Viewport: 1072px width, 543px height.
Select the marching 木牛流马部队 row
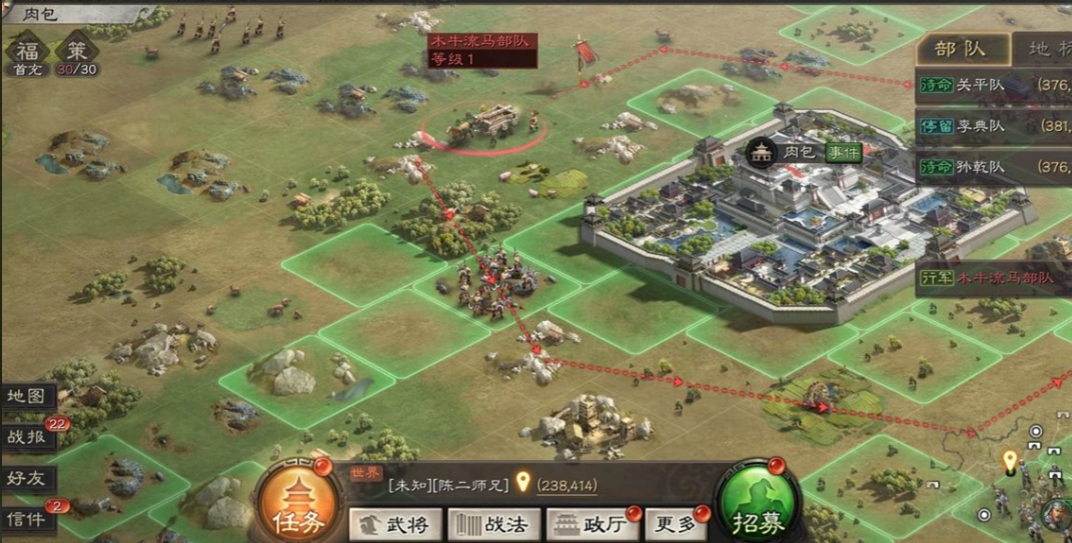point(992,278)
